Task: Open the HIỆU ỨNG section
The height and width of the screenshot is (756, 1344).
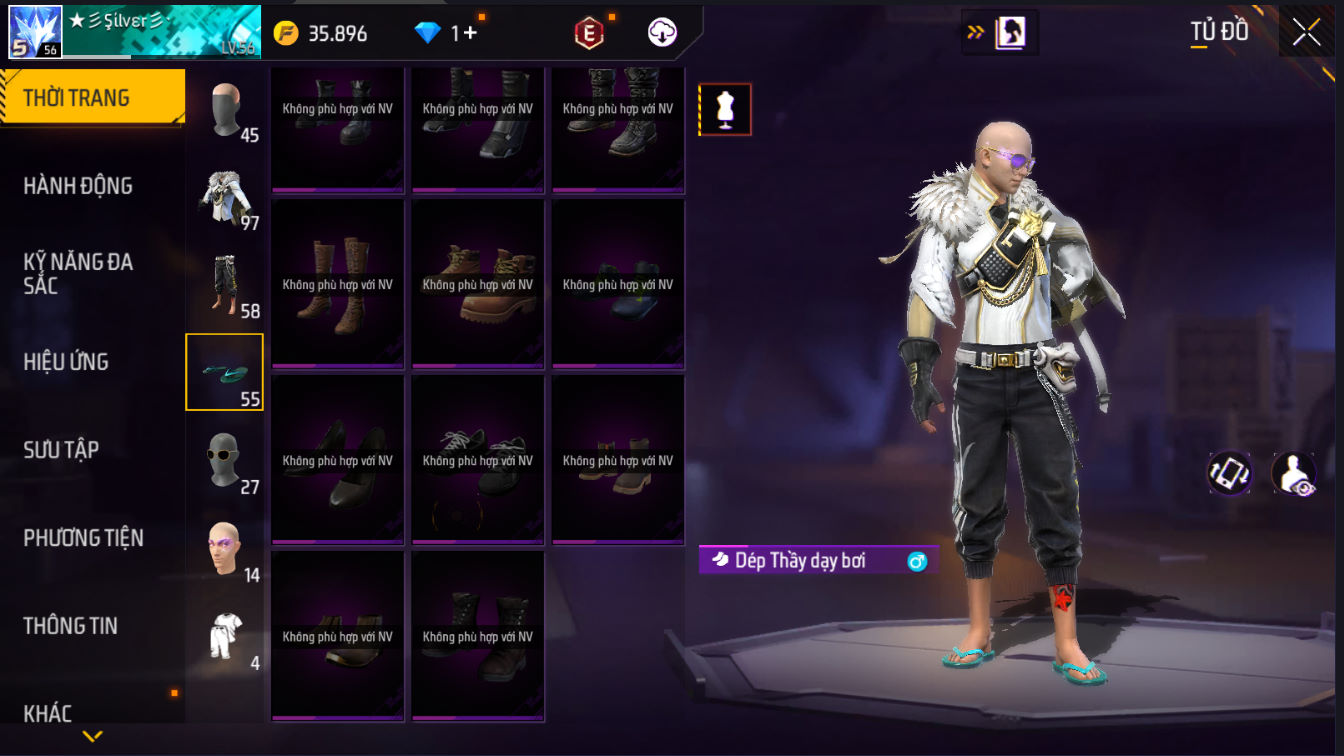Action: (x=66, y=362)
